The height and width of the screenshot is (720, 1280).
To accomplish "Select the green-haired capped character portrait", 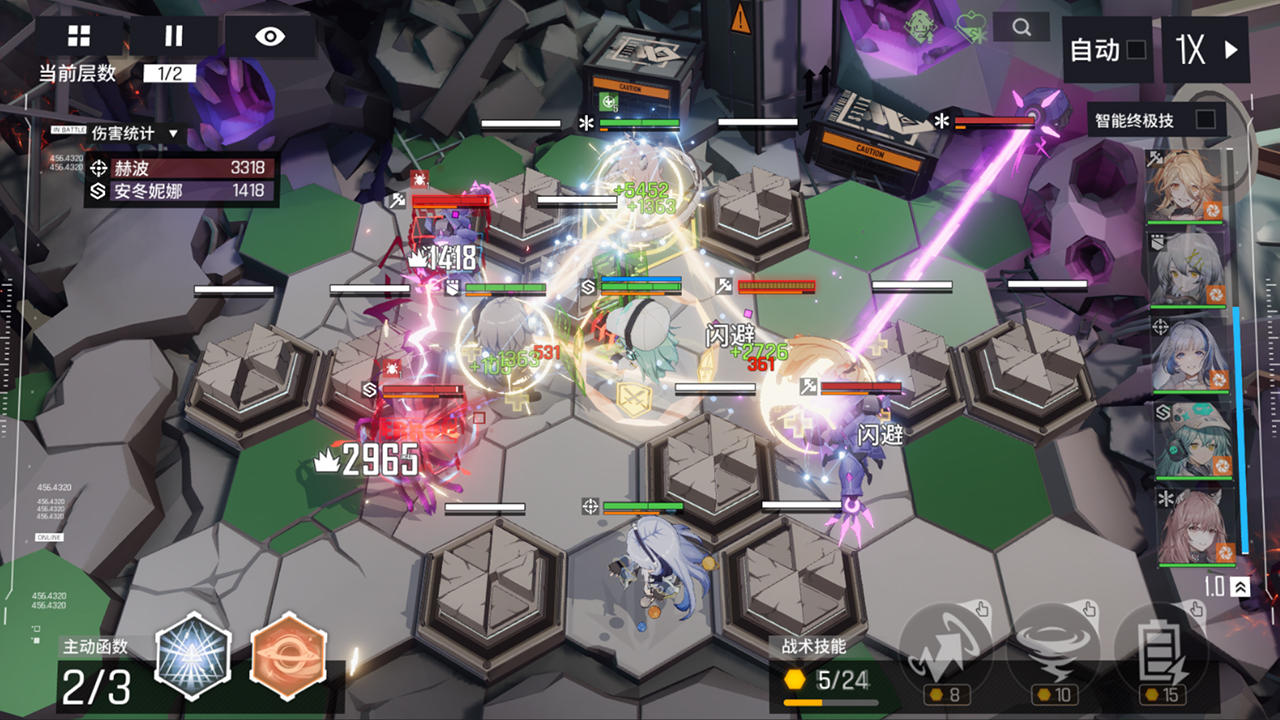I will (x=1188, y=440).
